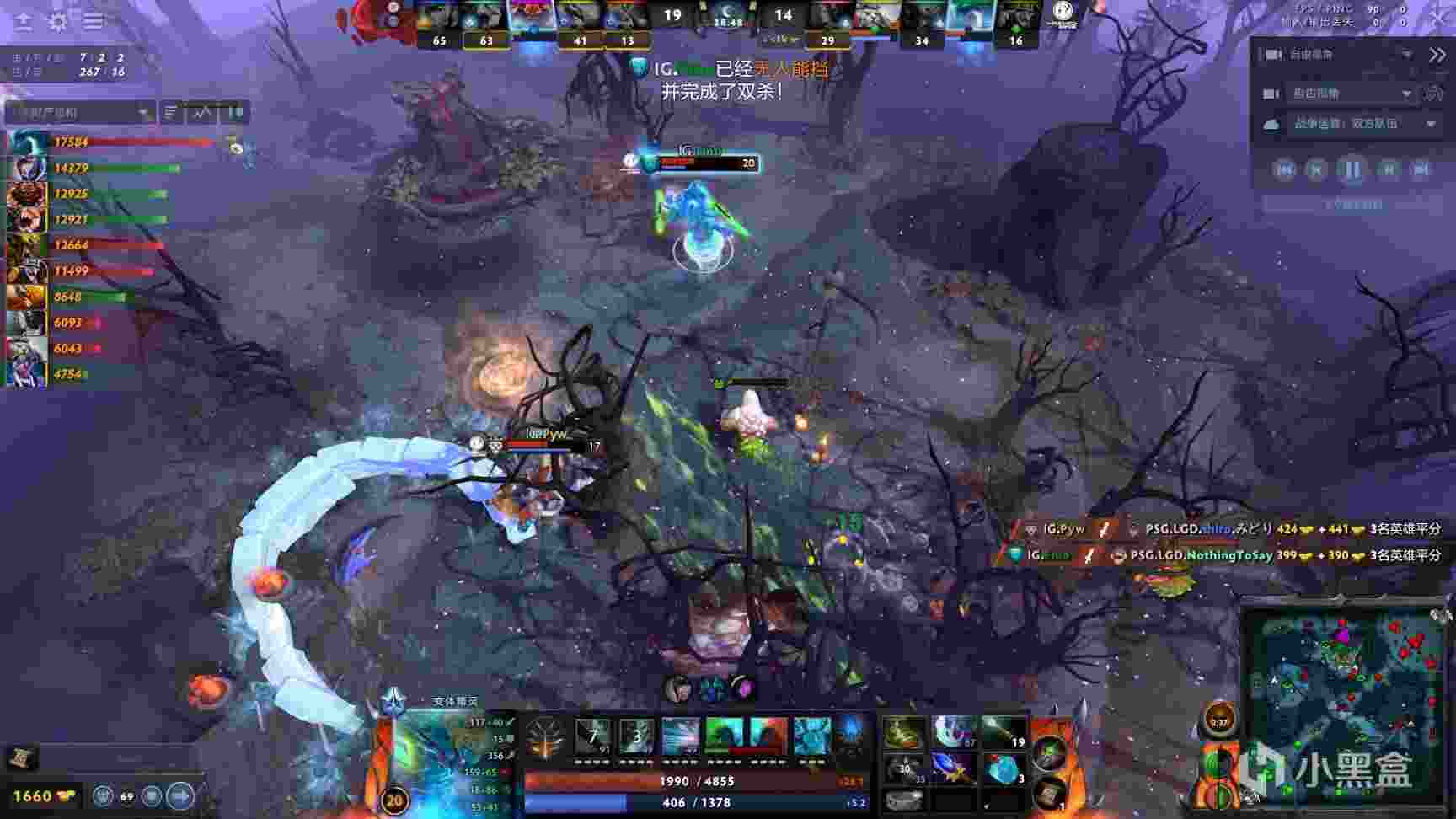Open the net worth stat dropdown
The height and width of the screenshot is (819, 1456).
click(x=81, y=112)
